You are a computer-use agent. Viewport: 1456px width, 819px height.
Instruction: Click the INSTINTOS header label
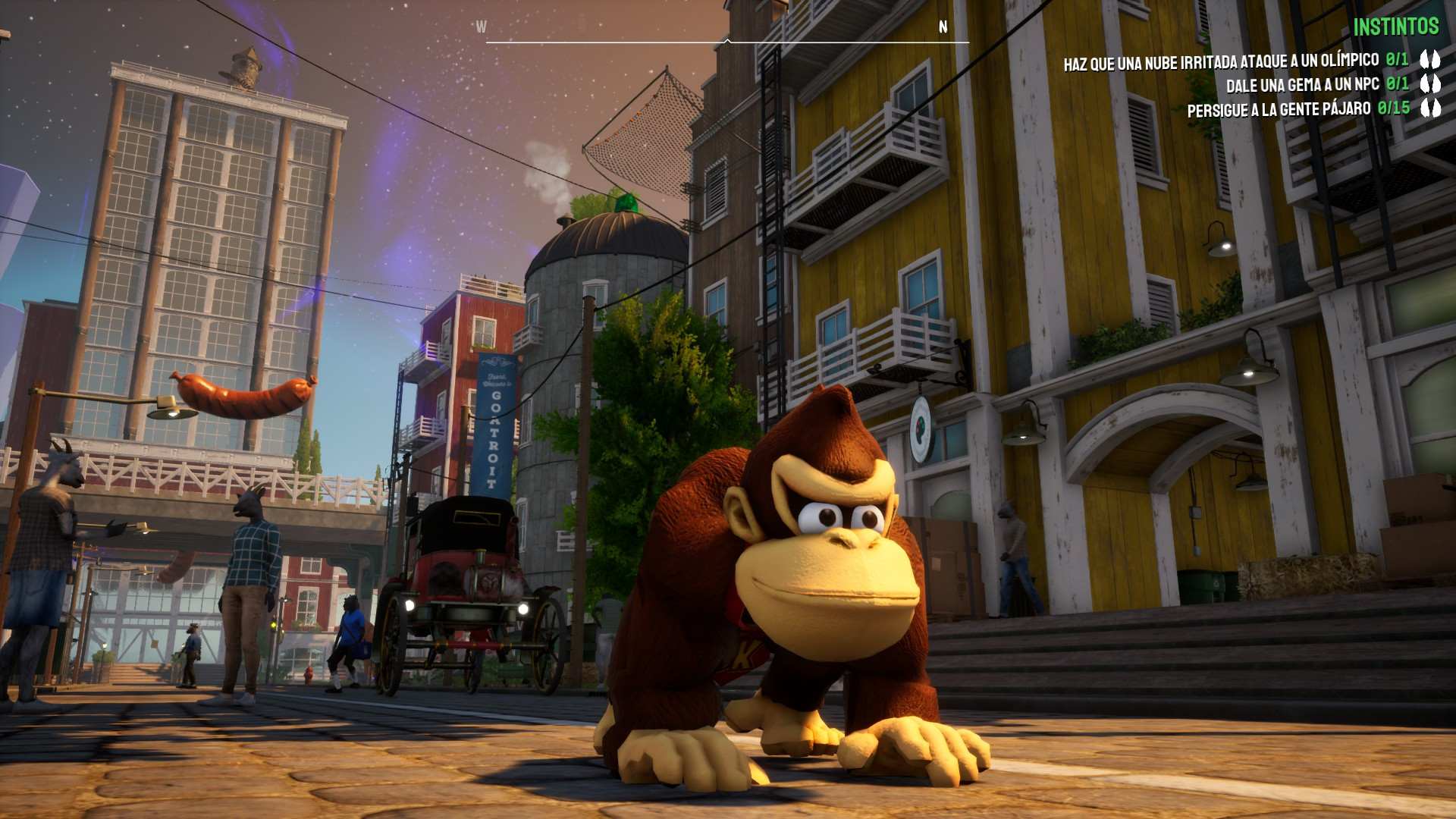click(1398, 26)
